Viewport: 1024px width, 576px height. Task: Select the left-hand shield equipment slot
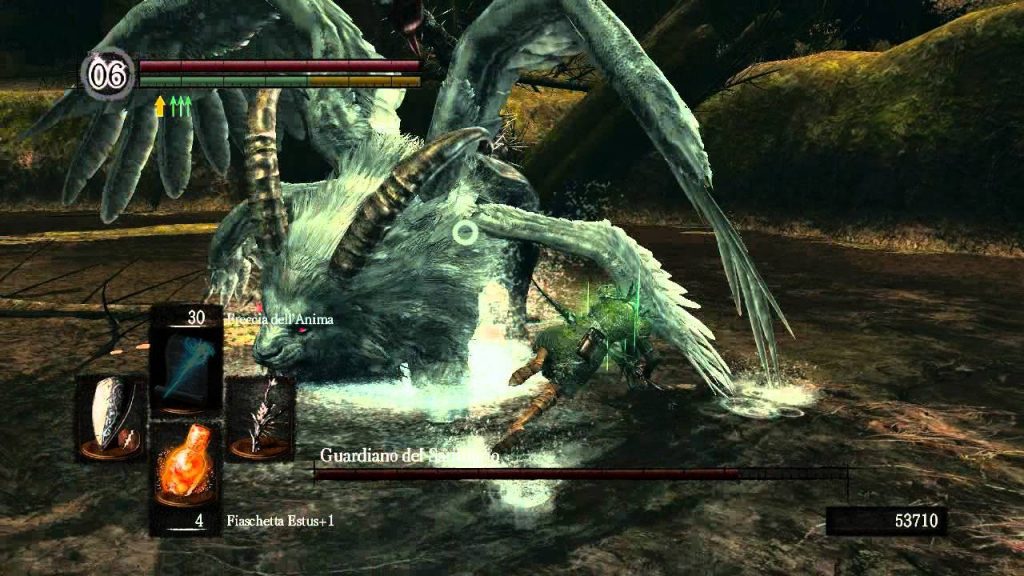(110, 418)
